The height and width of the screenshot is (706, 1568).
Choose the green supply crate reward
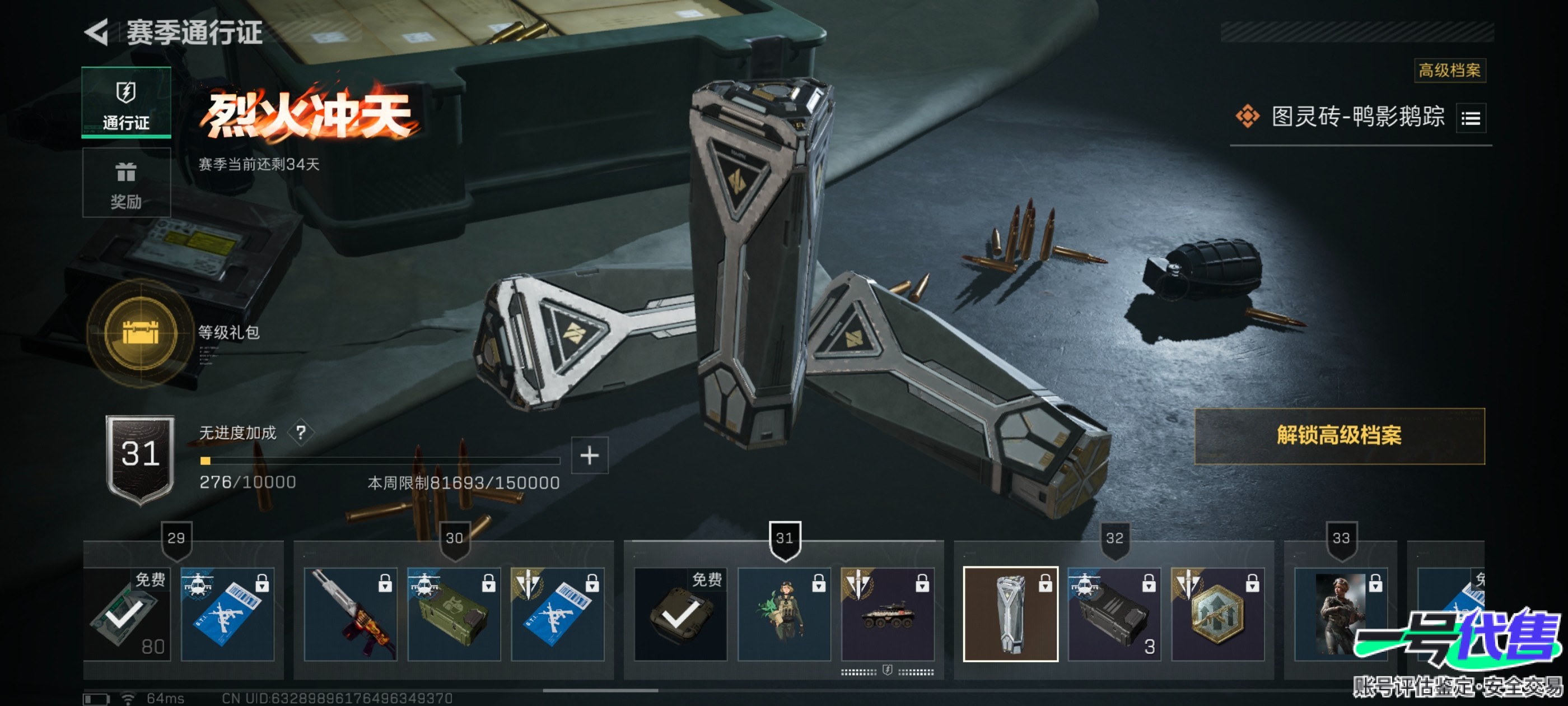tap(454, 614)
